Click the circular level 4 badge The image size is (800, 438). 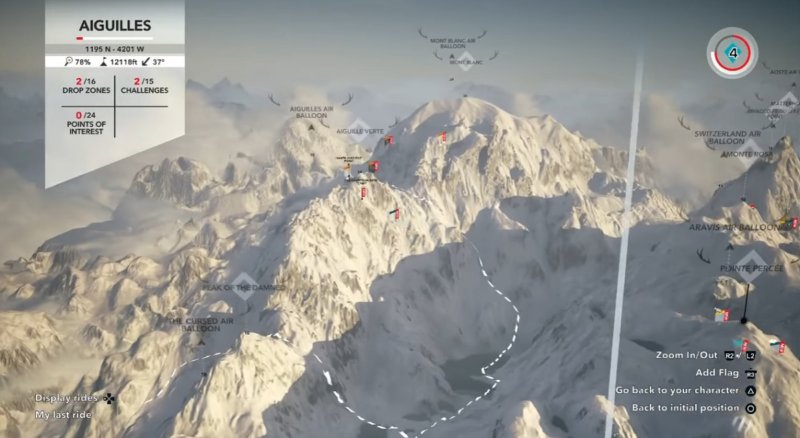pos(734,50)
